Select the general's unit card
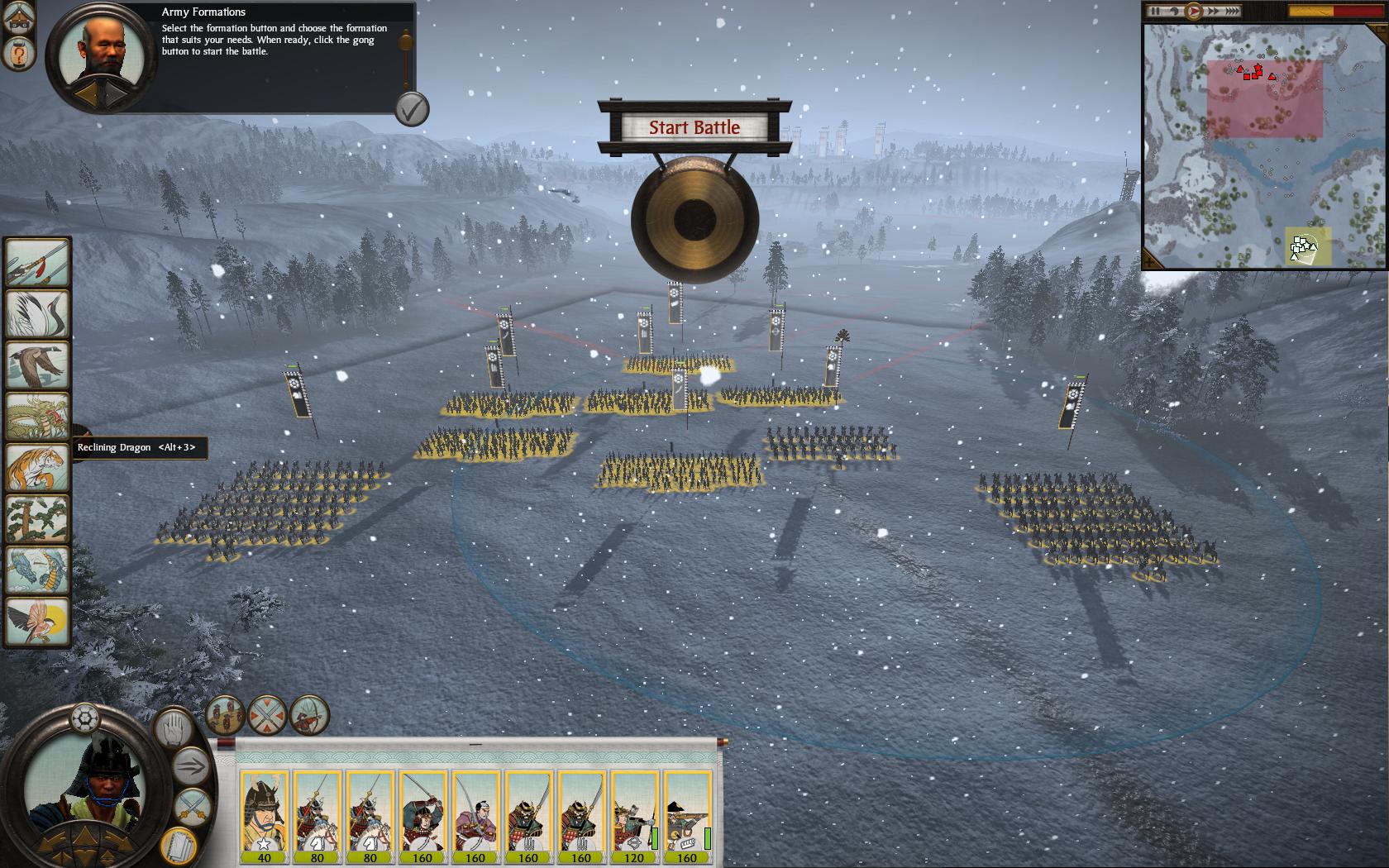 (265, 814)
